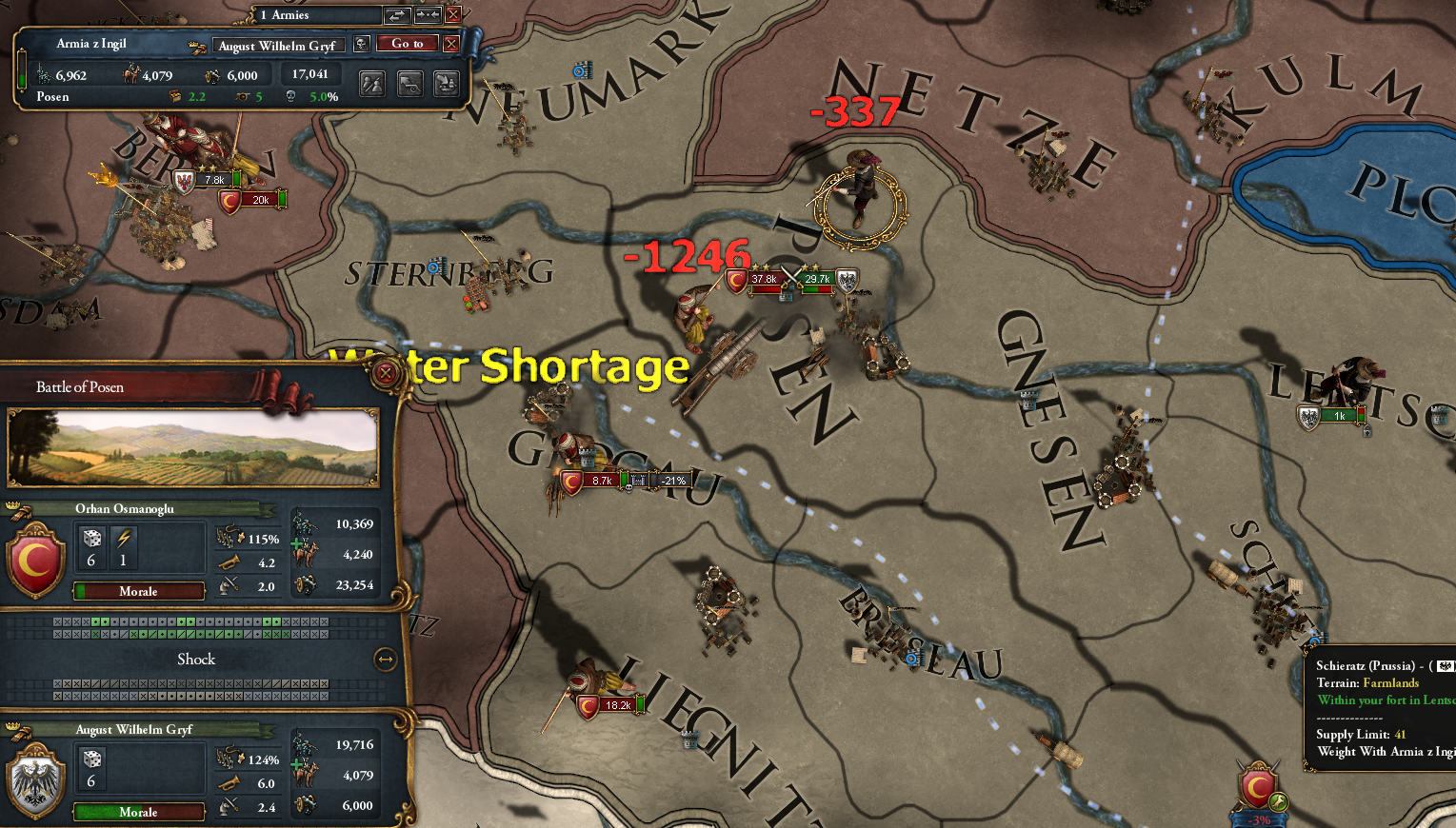Detach artillery with the cannon icon
Viewport: 1456px width, 828px height.
409,84
